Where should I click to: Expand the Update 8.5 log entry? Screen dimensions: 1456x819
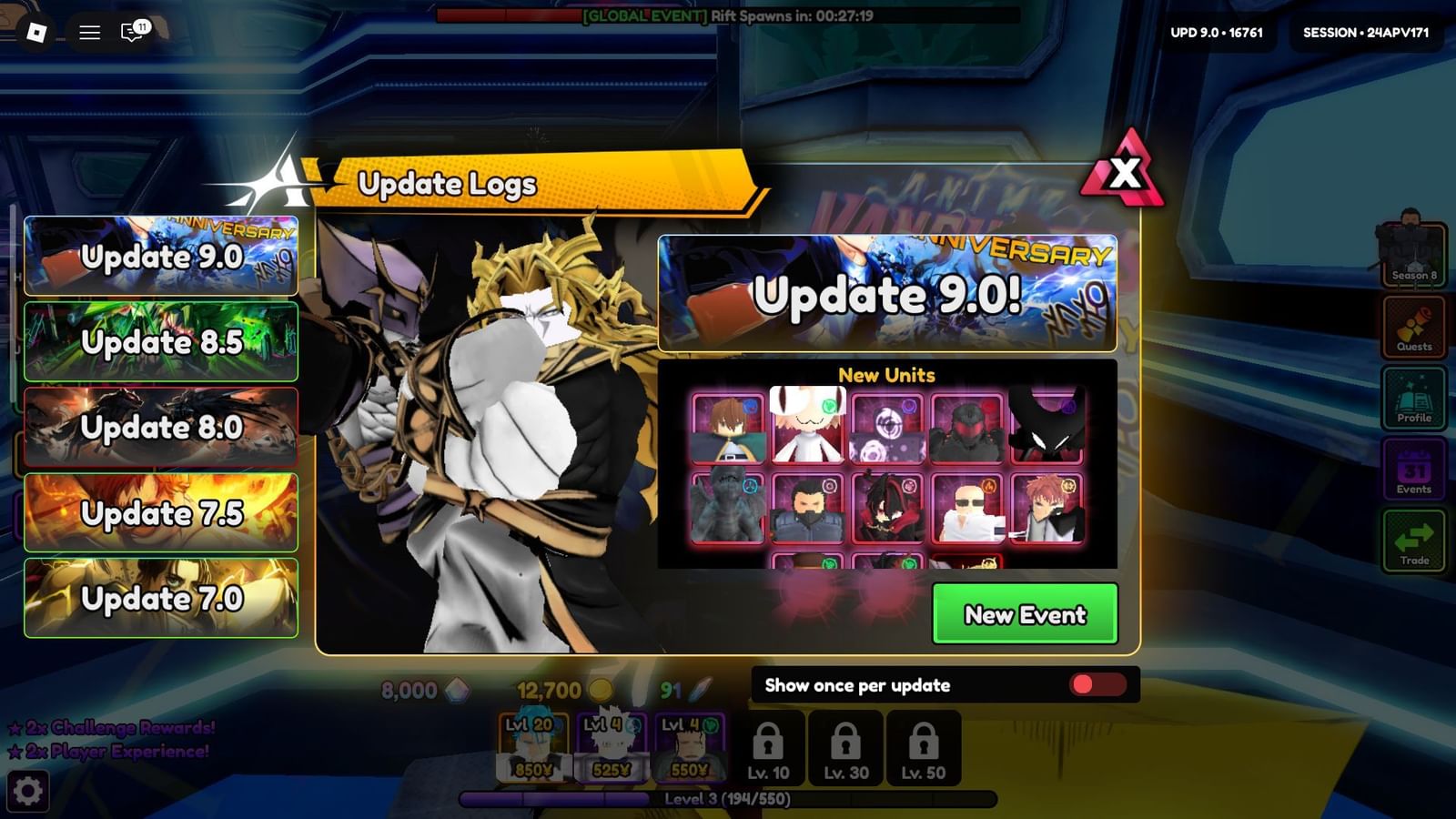pyautogui.click(x=160, y=343)
